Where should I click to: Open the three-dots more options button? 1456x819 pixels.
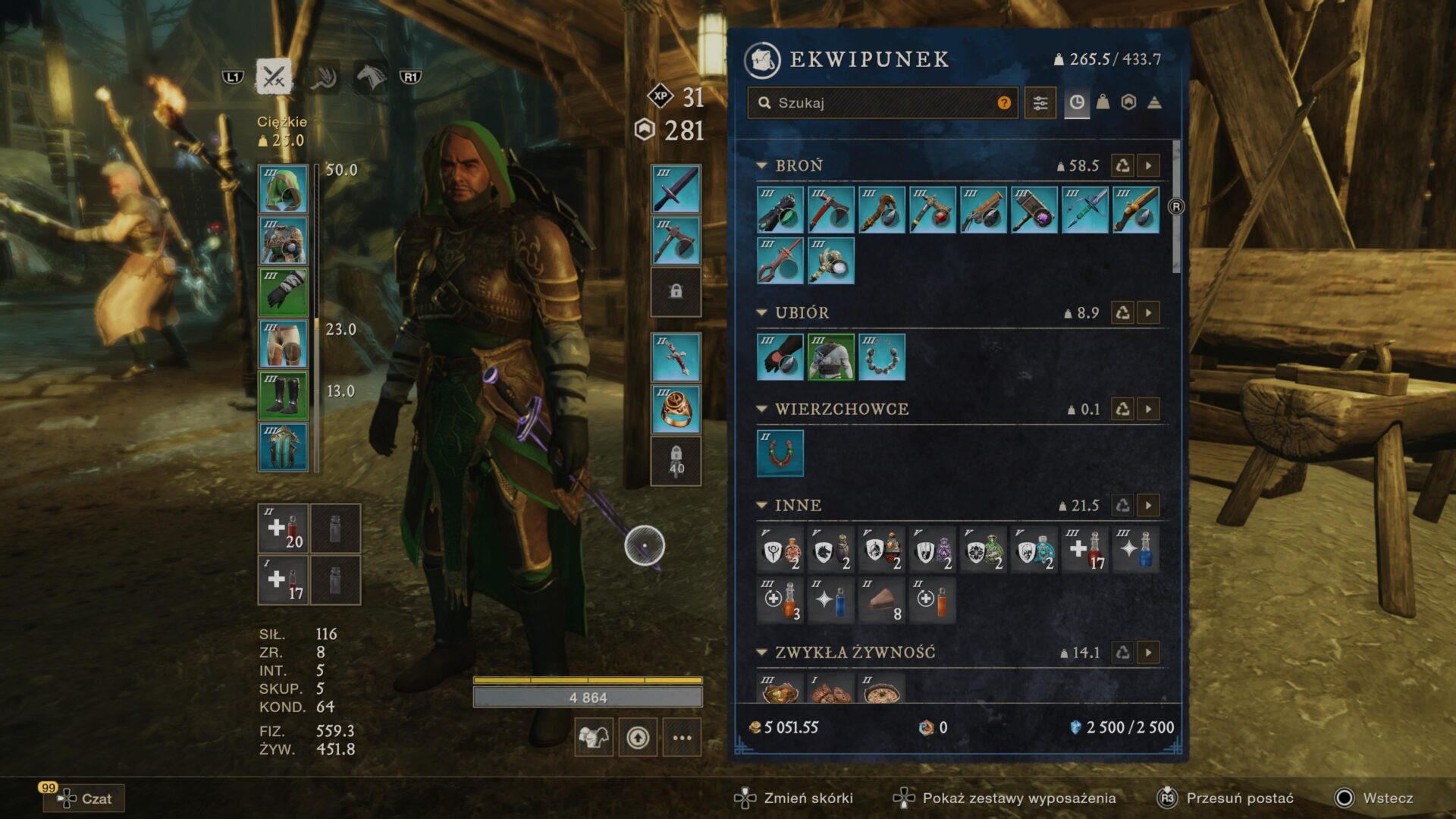pos(682,738)
